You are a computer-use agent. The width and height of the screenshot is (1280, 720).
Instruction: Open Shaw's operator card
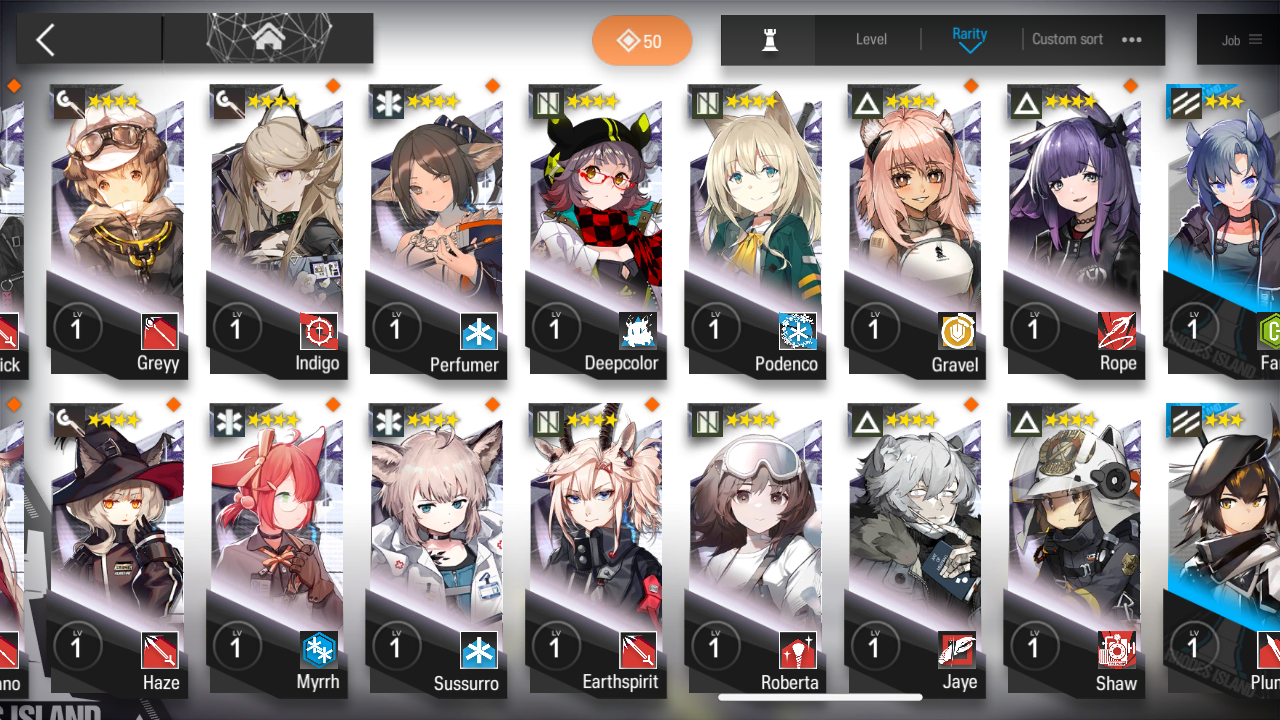point(1074,550)
